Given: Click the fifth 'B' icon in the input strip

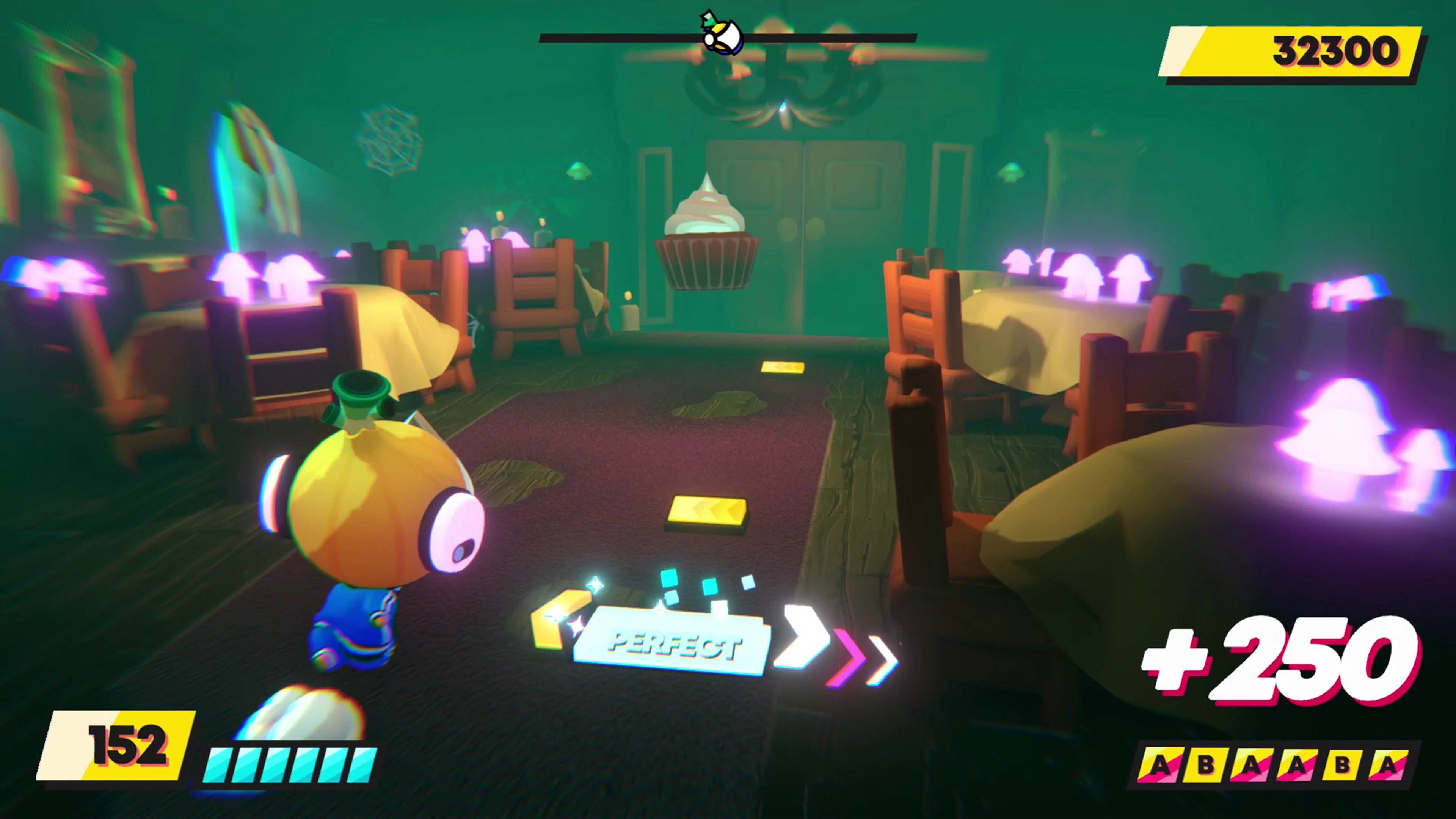Looking at the screenshot, I should click(x=1344, y=765).
